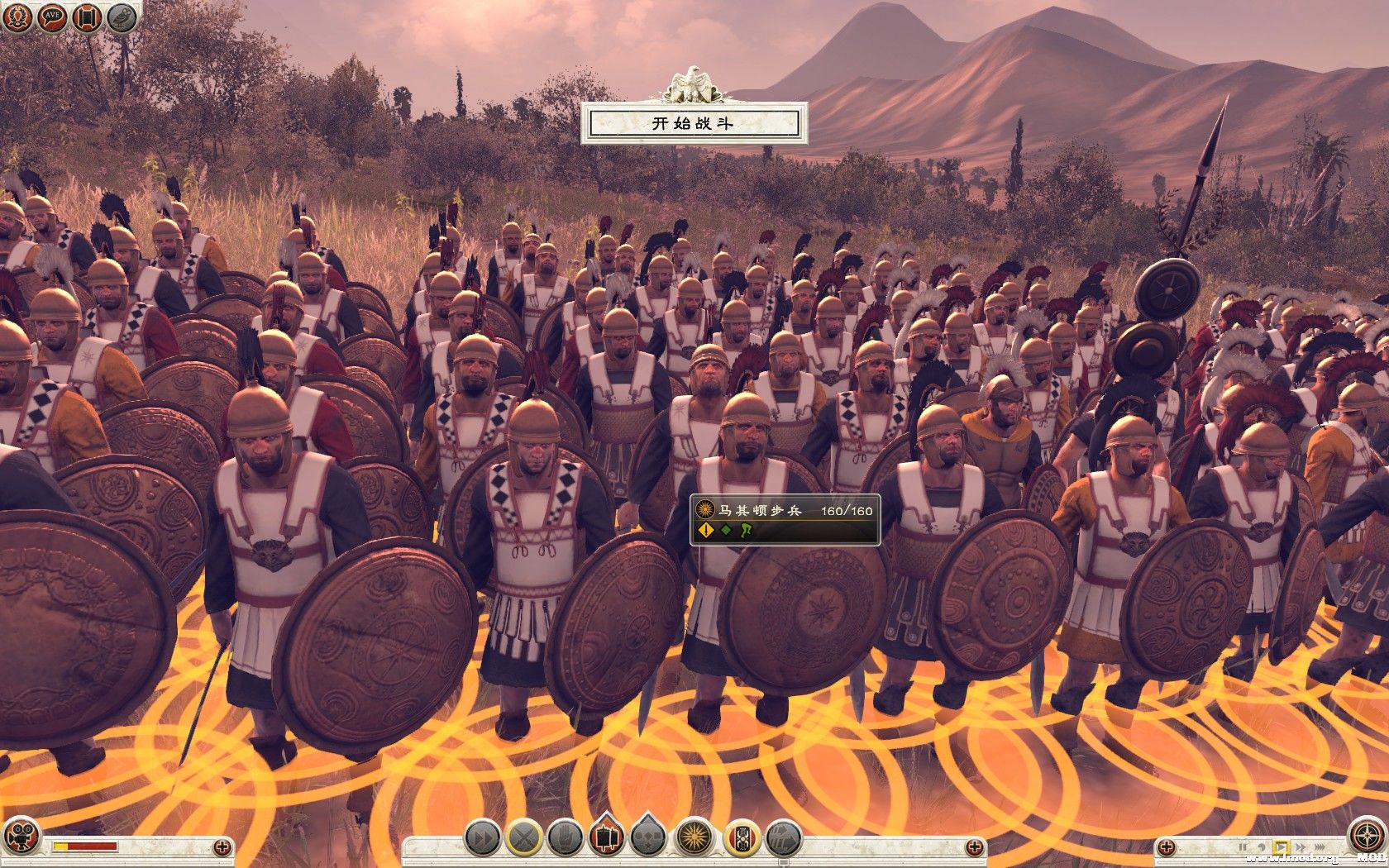Open the twin banners formation menu
1389x868 pixels.
609,837
